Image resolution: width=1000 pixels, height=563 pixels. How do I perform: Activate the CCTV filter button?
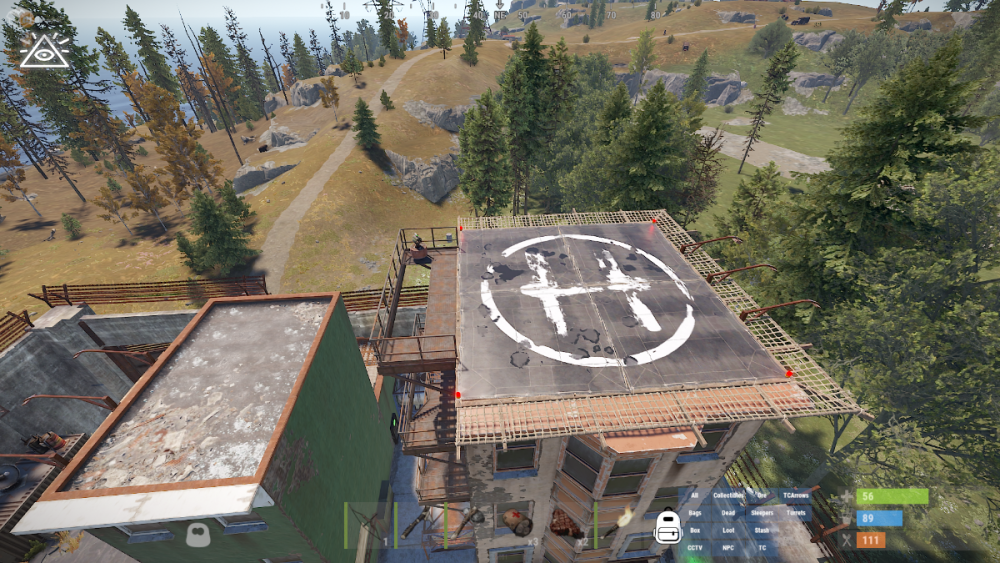pyautogui.click(x=695, y=547)
